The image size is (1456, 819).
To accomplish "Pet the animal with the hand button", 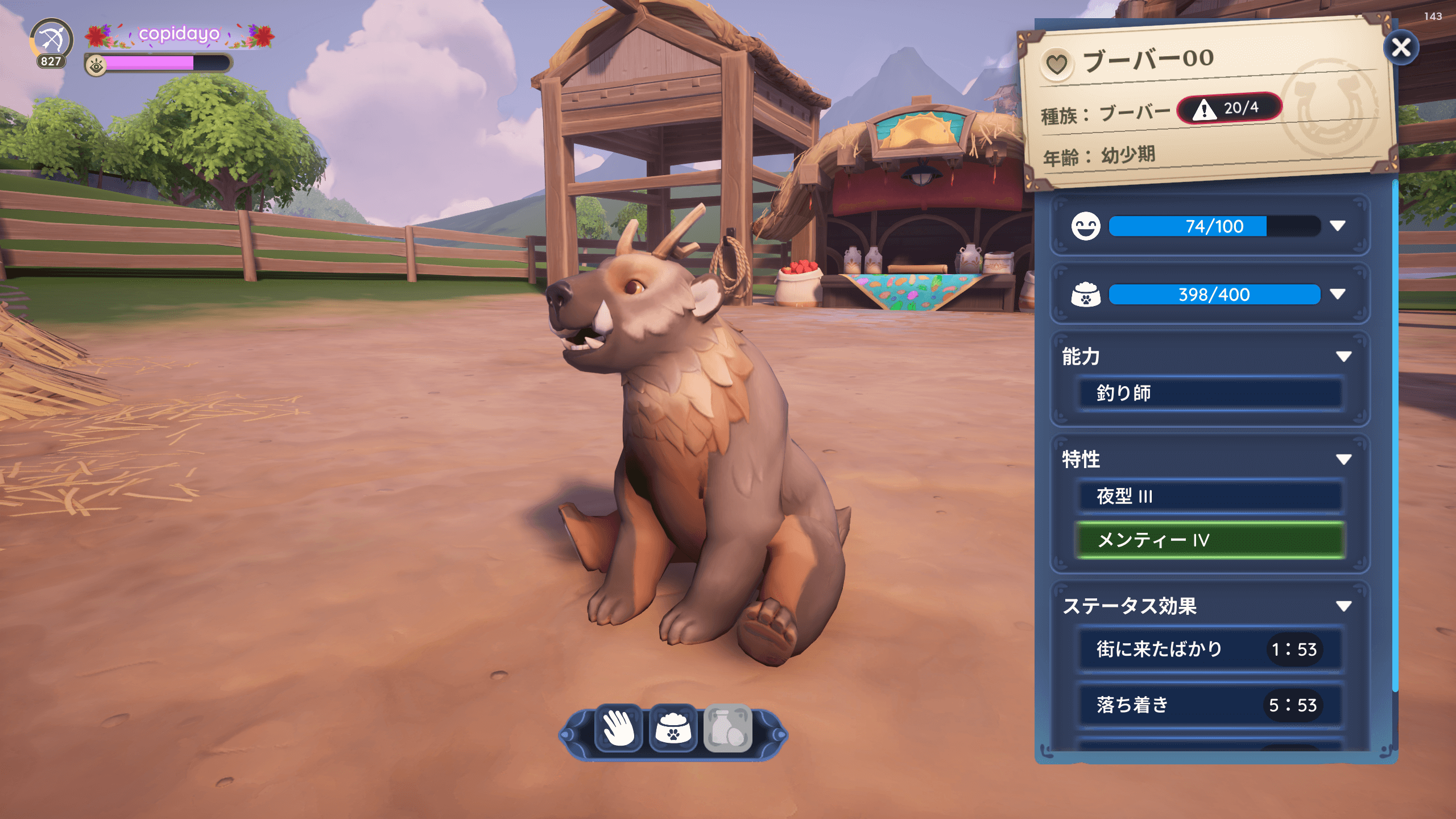I will click(618, 728).
